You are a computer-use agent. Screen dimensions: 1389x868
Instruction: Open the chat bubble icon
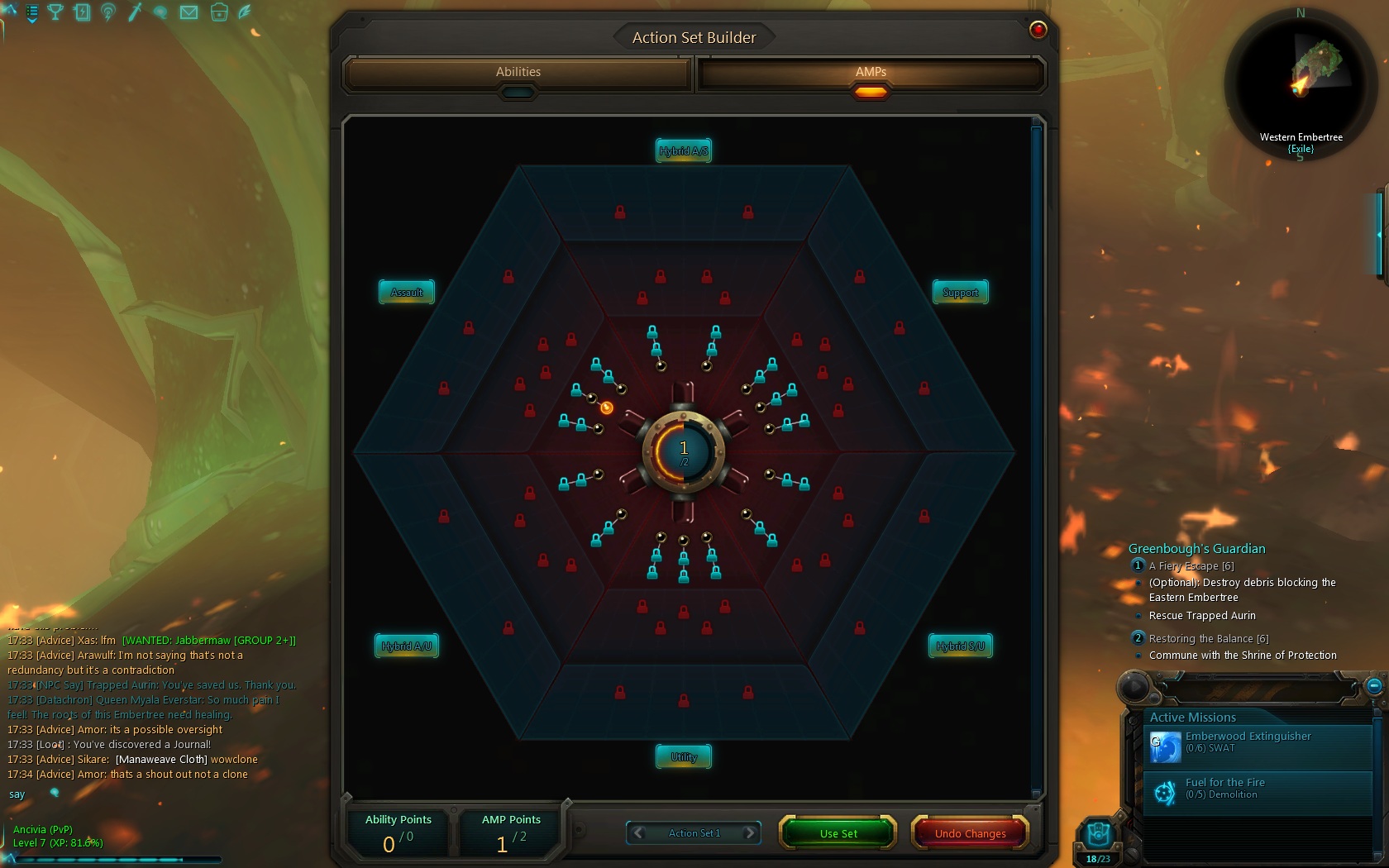coord(161,12)
